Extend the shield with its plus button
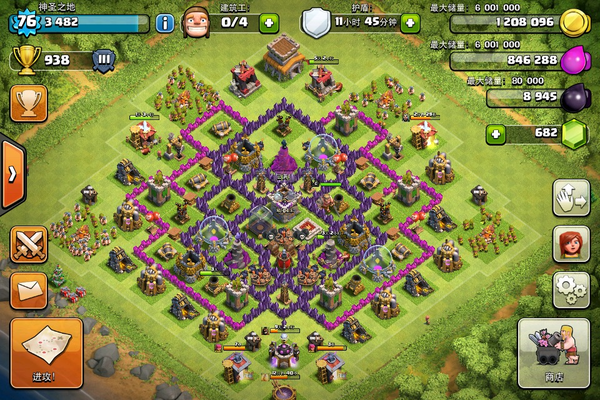 pos(409,21)
